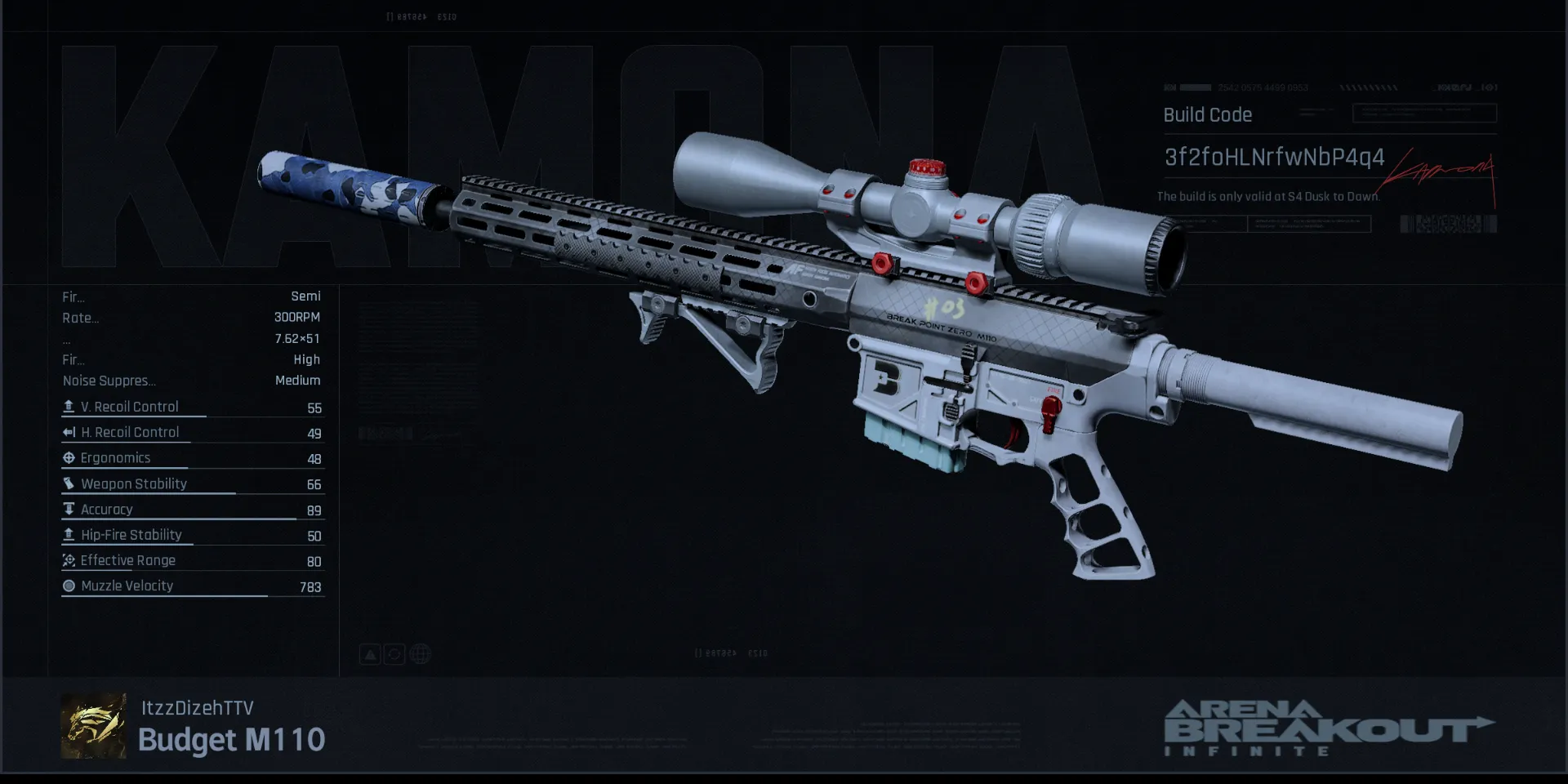Select the Accuracy scope icon
This screenshot has height=784, width=1568.
click(69, 509)
